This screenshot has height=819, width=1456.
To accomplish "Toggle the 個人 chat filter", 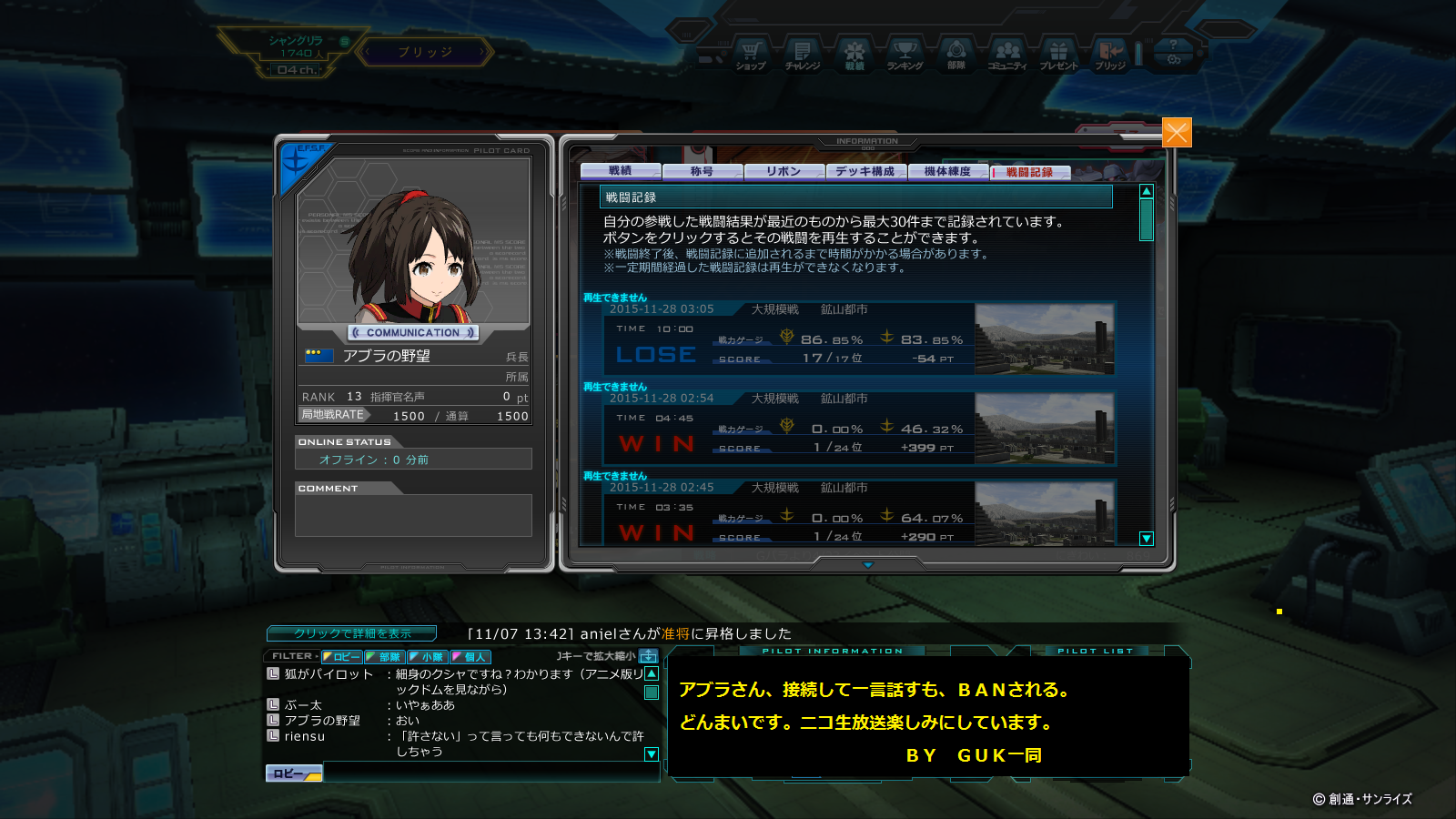I will coord(470,657).
